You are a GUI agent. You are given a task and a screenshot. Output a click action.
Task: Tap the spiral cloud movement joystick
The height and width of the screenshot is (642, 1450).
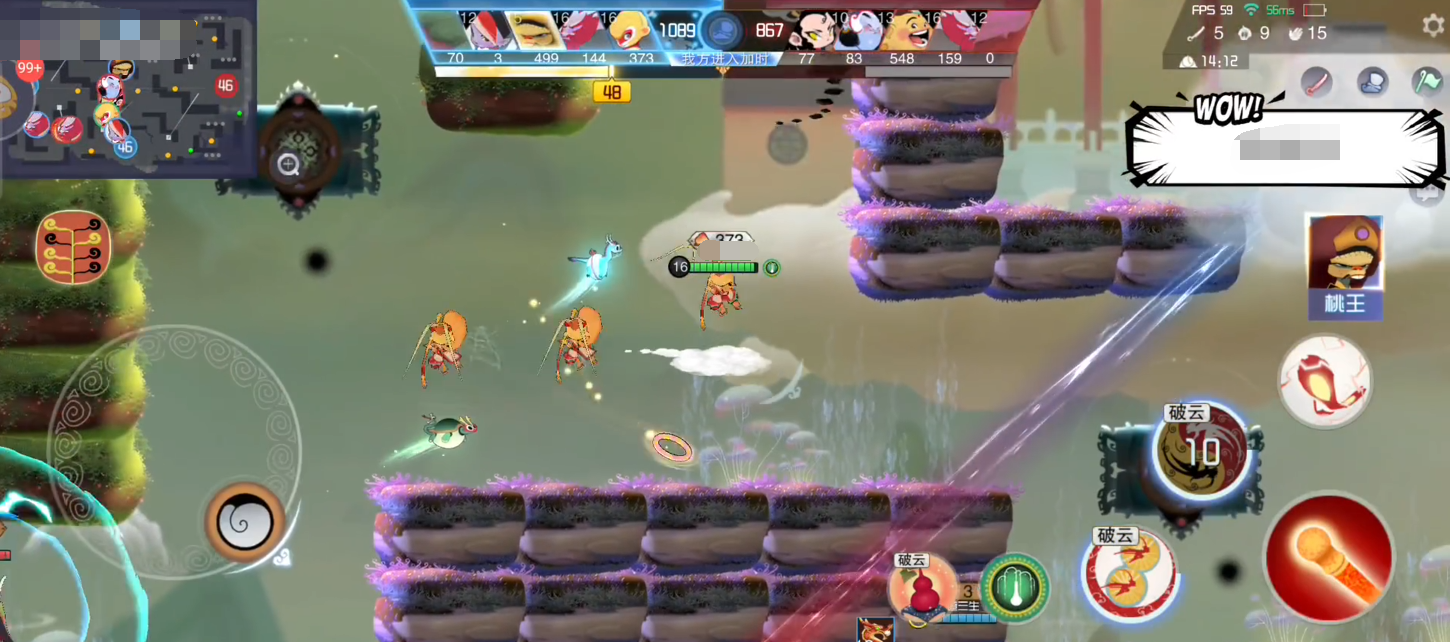coord(245,521)
